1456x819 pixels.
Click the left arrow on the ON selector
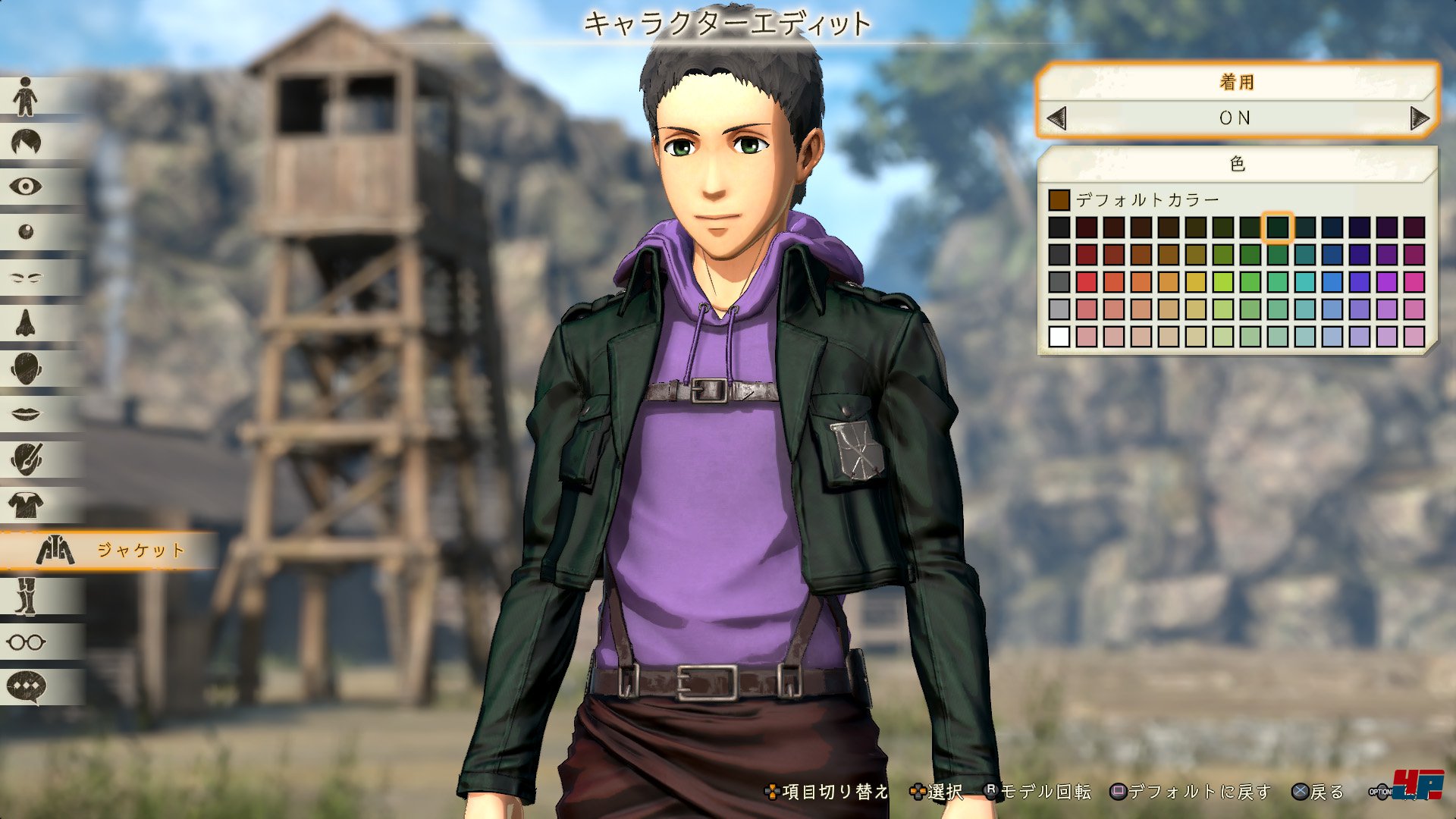coord(1056,118)
